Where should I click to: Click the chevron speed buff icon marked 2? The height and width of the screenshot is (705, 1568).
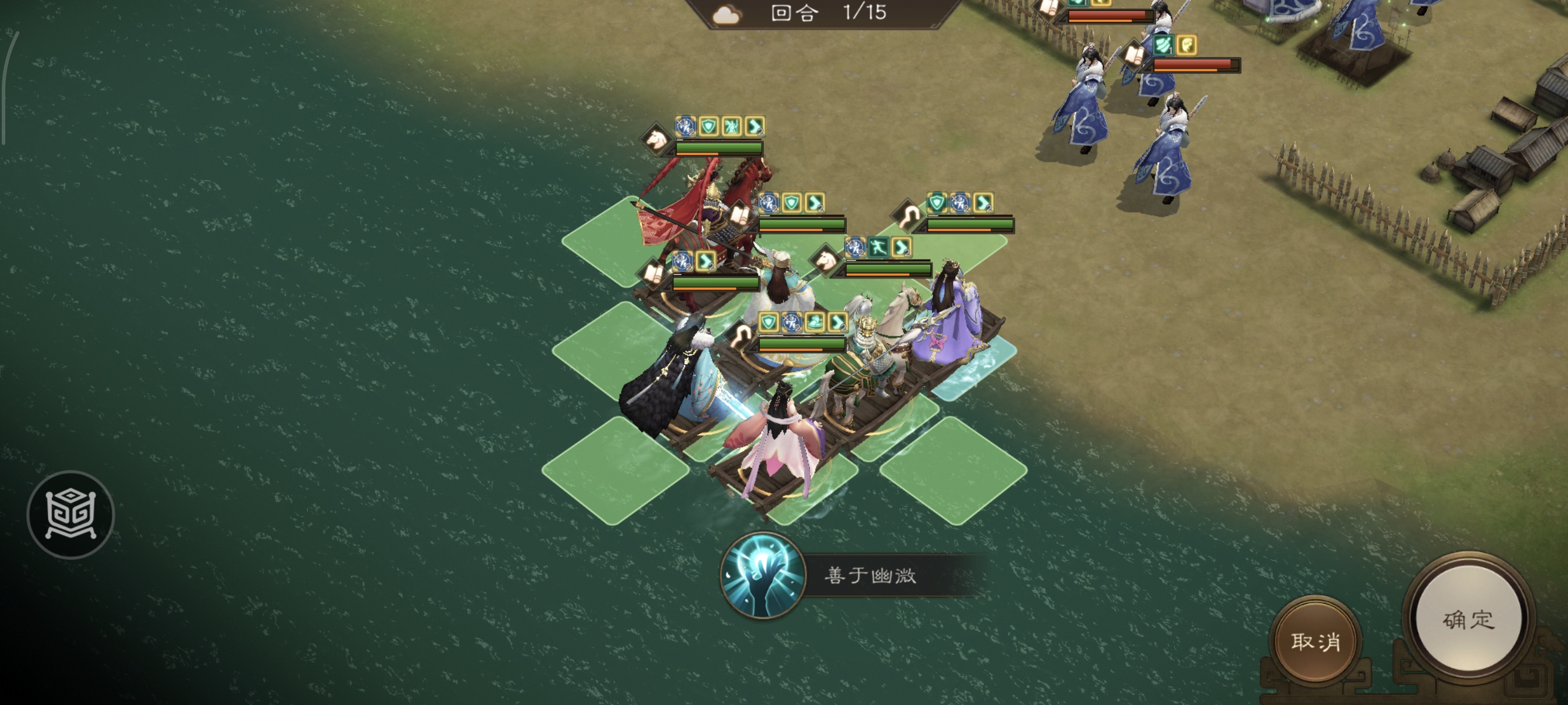[x=755, y=127]
